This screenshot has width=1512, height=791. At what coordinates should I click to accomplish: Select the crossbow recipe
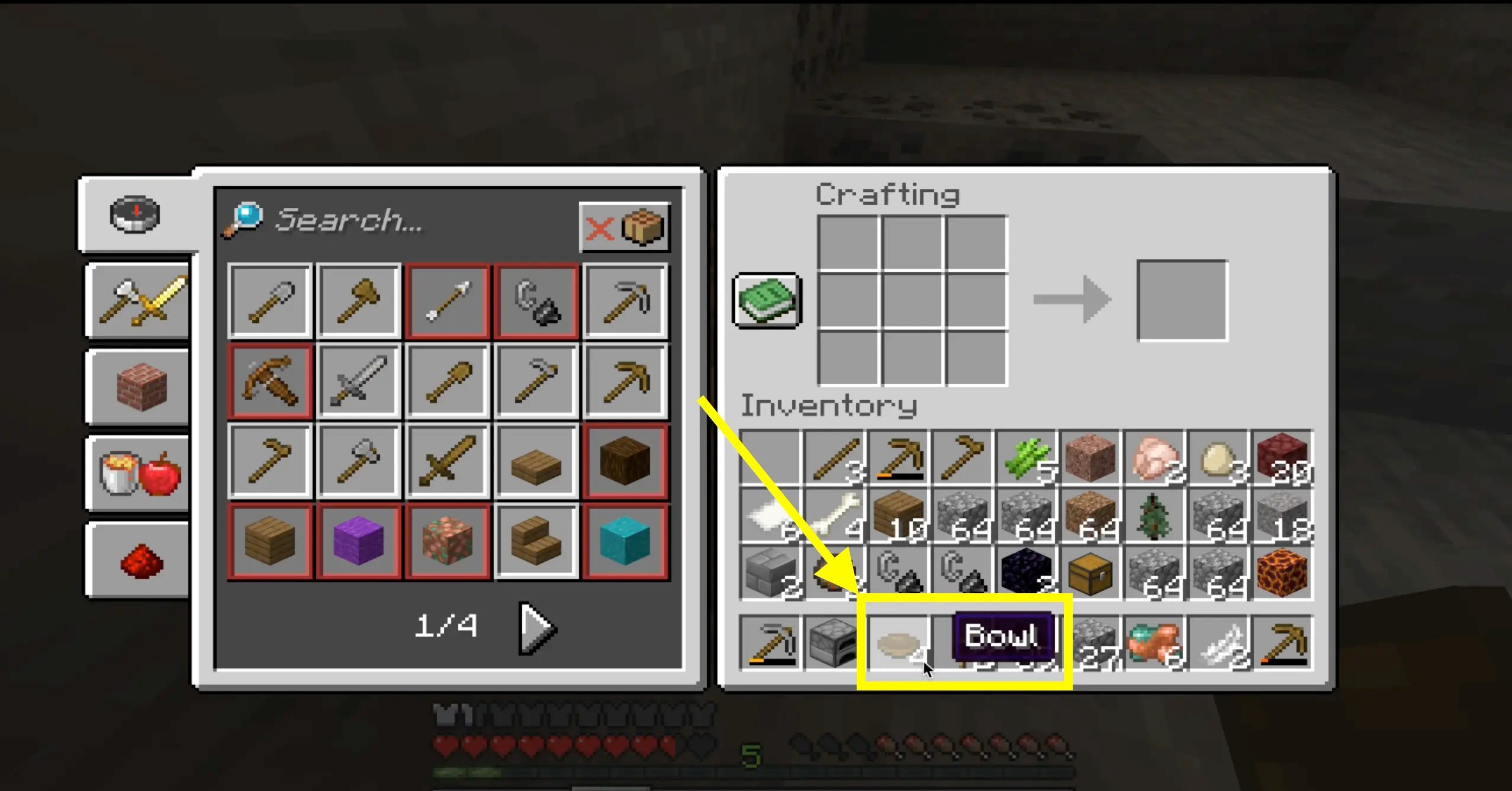coord(269,381)
